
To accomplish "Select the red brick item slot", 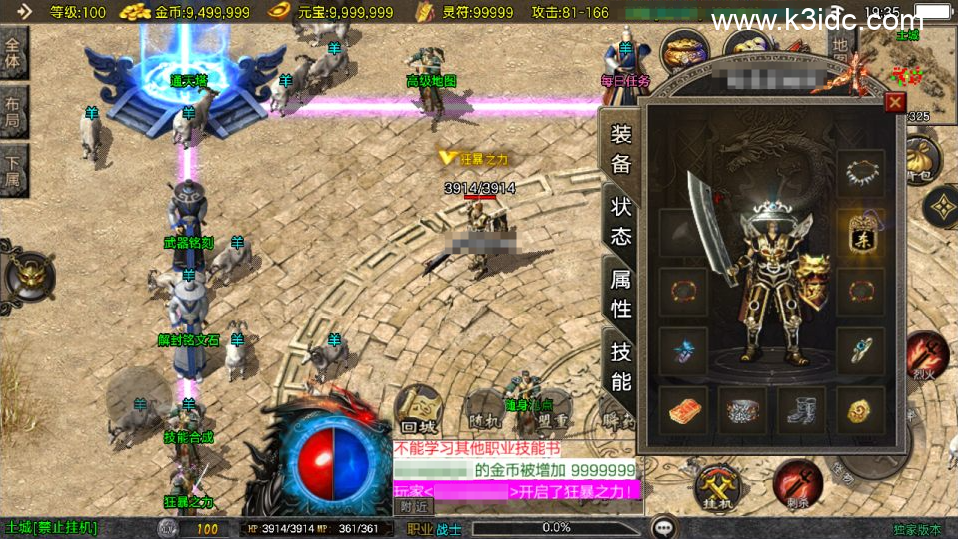I will click(x=683, y=410).
